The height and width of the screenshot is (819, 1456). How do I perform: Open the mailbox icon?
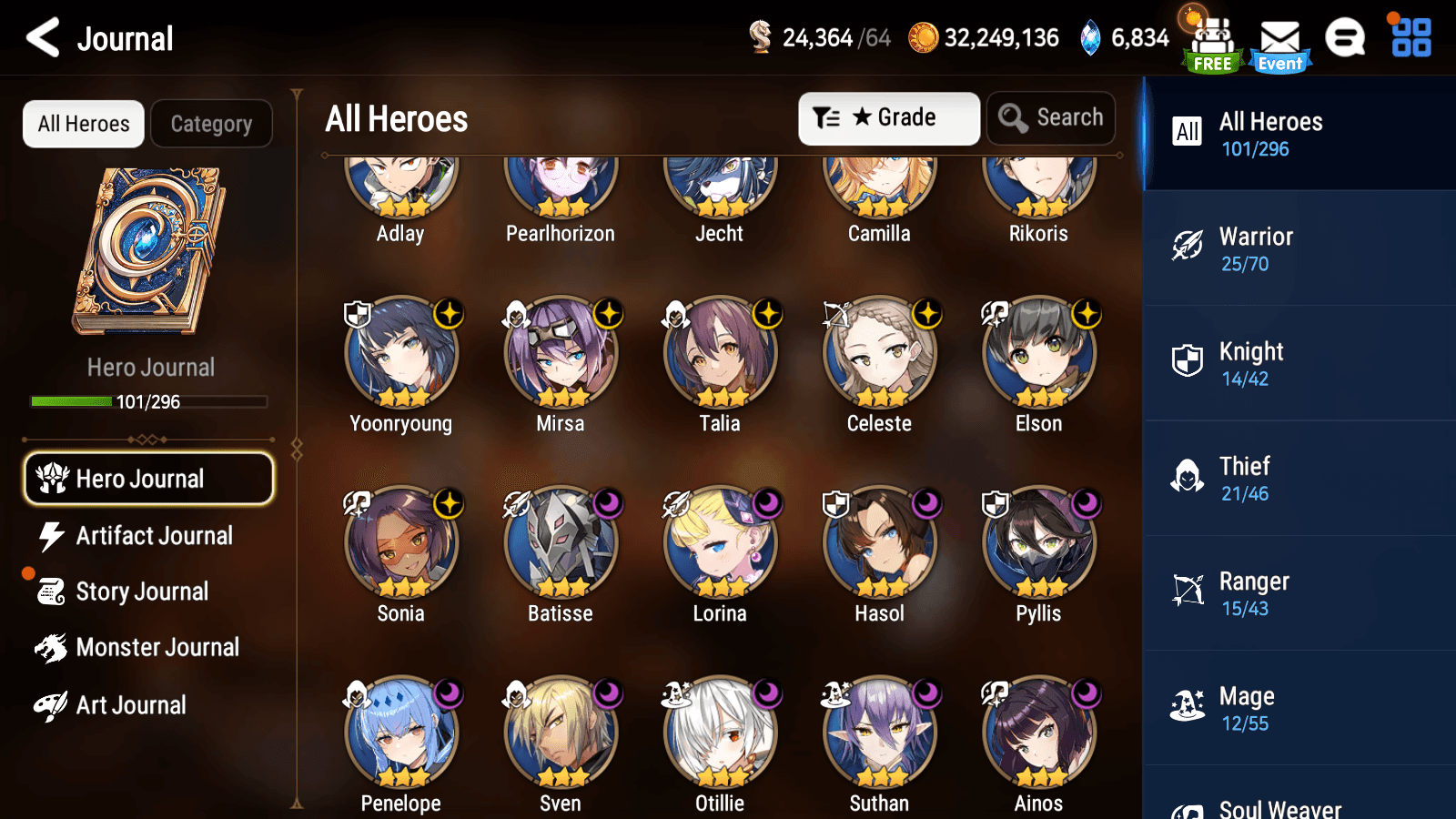point(1281,38)
